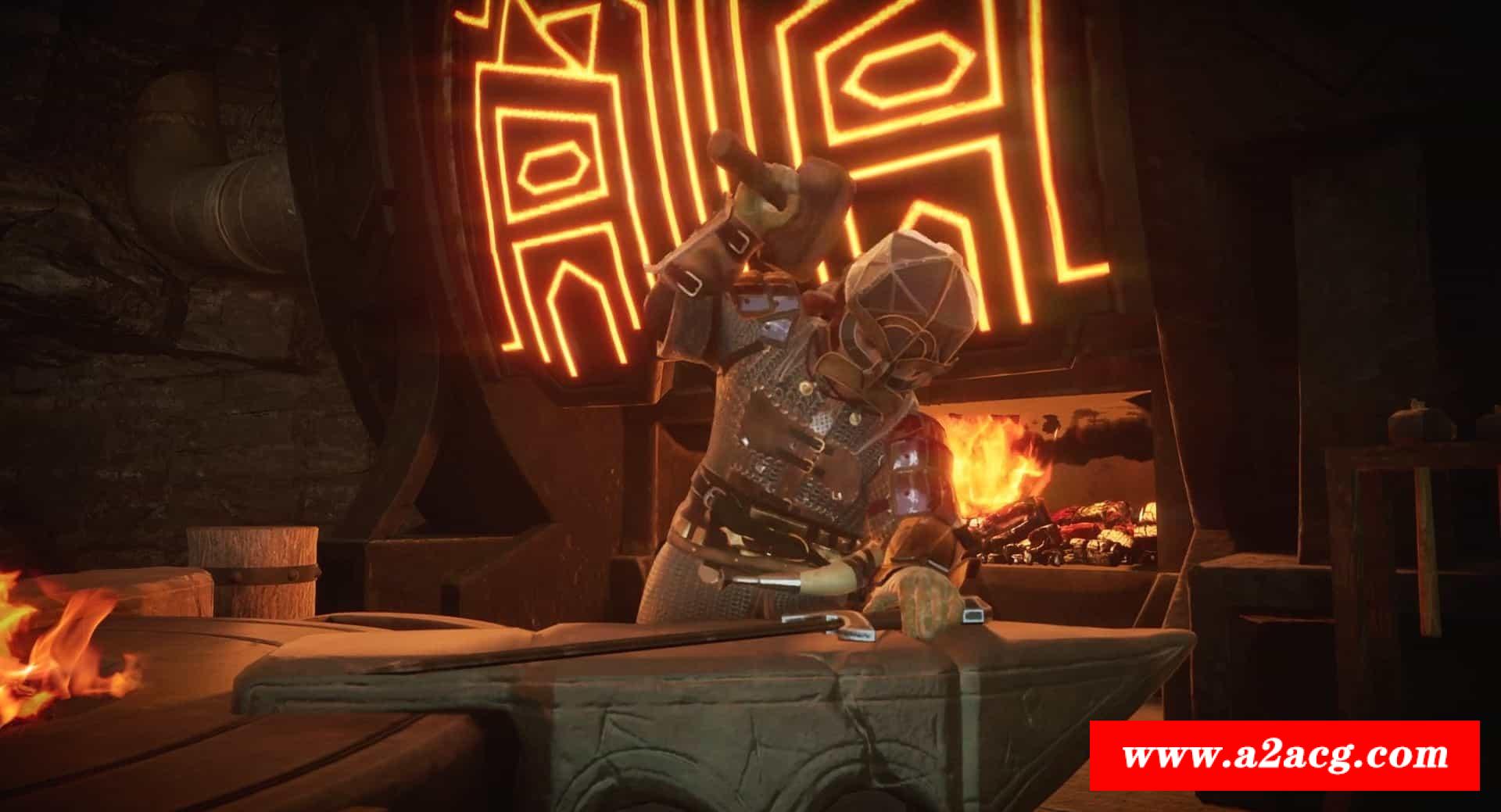The image size is (1501, 812).
Task: Click the www.a2acg.com watermark banner
Action: 1284,755
